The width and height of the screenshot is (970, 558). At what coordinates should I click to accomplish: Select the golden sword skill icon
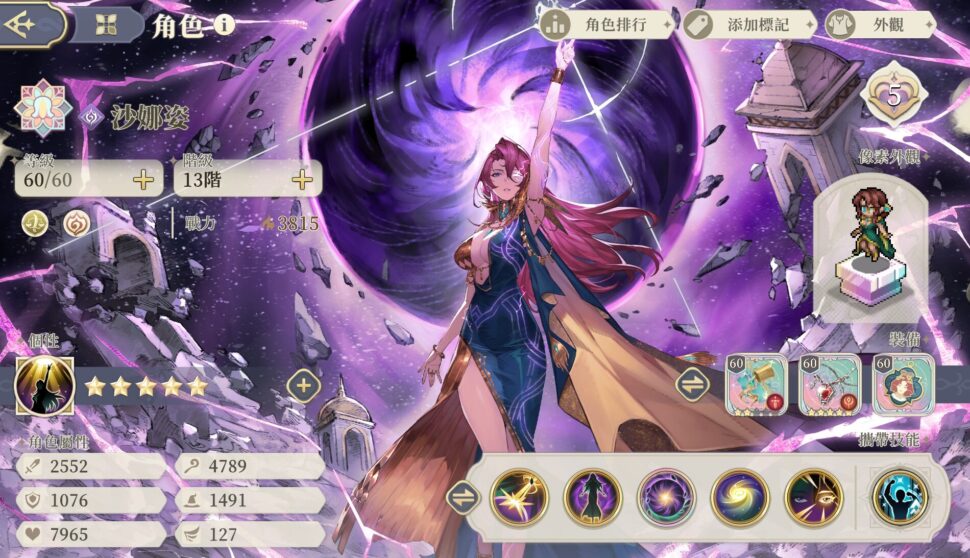click(519, 497)
